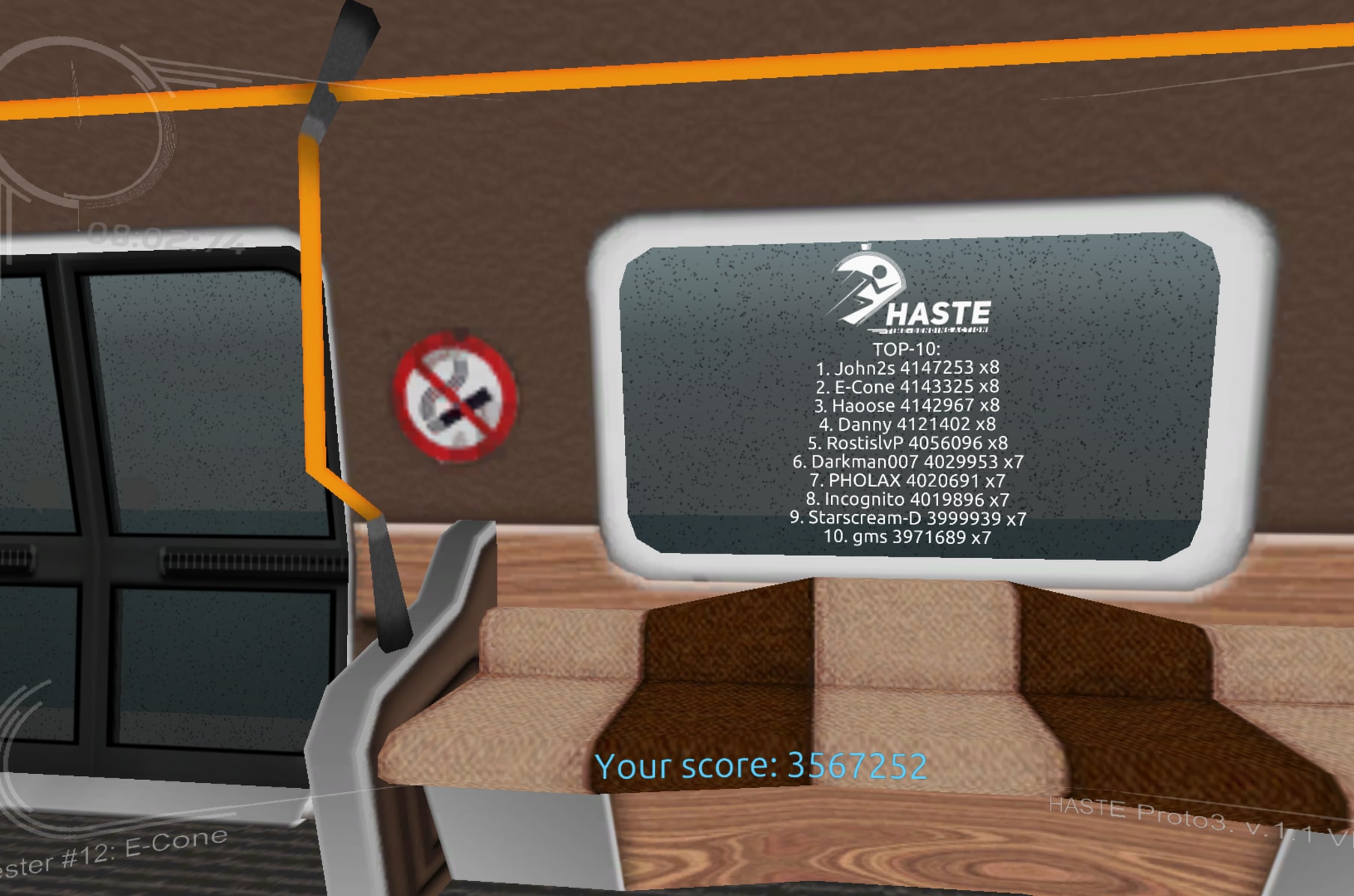Click the RostislvP score link
Image resolution: width=1354 pixels, height=896 pixels.
click(x=907, y=444)
